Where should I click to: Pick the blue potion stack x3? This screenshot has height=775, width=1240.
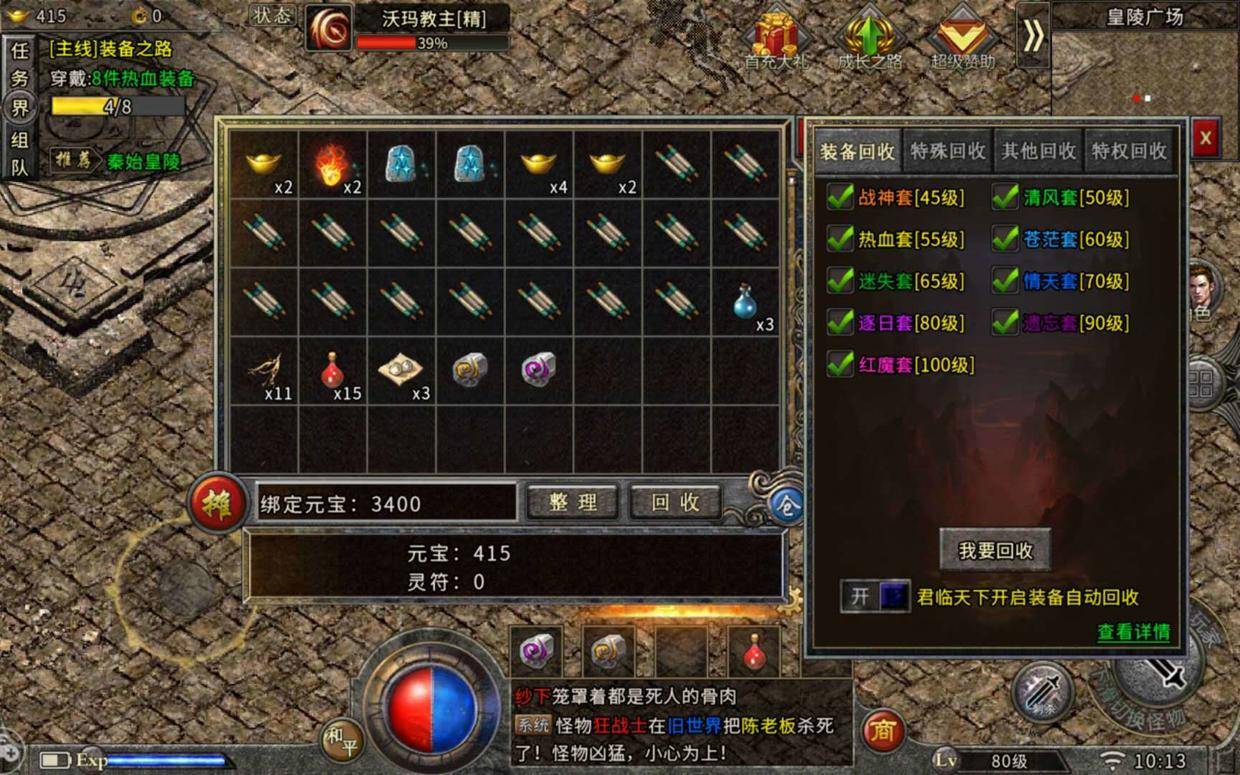(745, 302)
